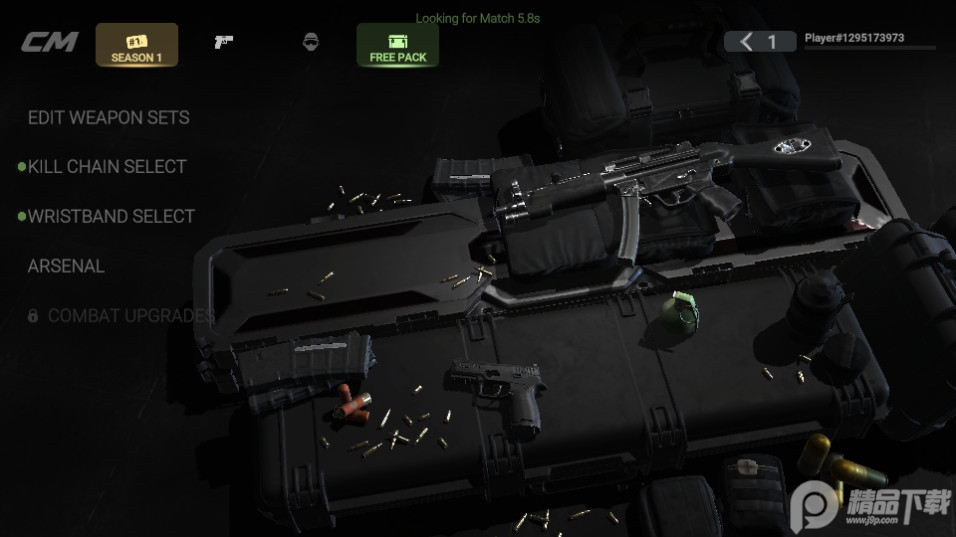
Task: Open Wristband Select
Action: pos(111,216)
